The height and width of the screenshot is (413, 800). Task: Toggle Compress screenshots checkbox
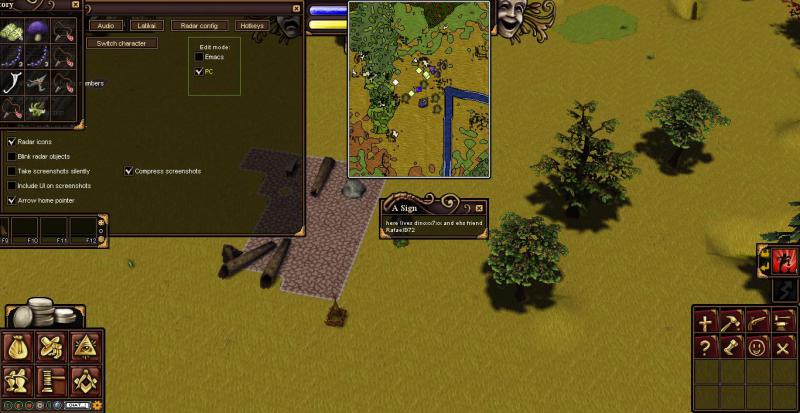click(129, 171)
